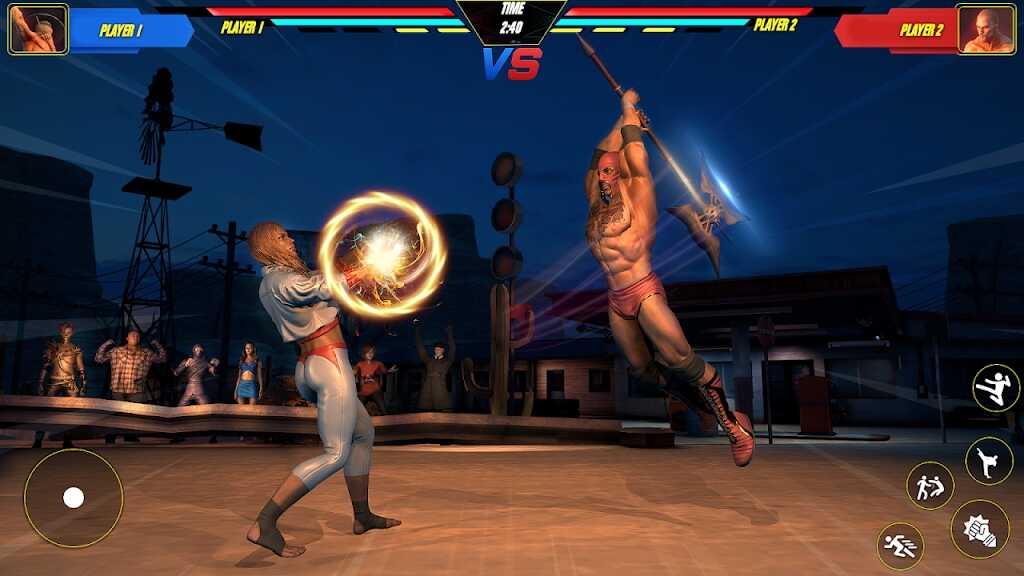Activate the grapple throw move
Image resolution: width=1024 pixels, height=576 pixels.
tap(930, 486)
